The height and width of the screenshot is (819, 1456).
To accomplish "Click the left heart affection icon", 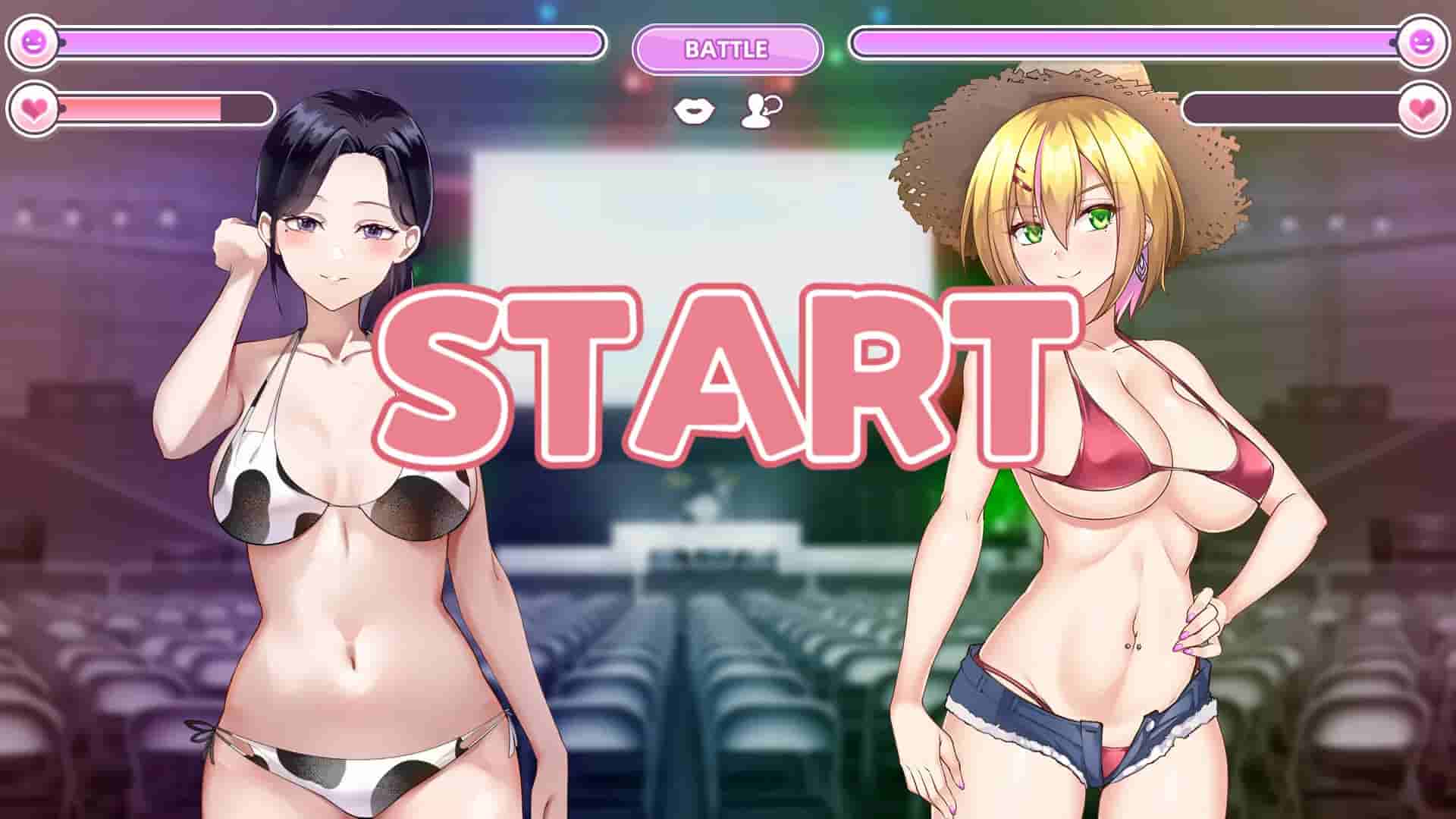I will point(32,106).
